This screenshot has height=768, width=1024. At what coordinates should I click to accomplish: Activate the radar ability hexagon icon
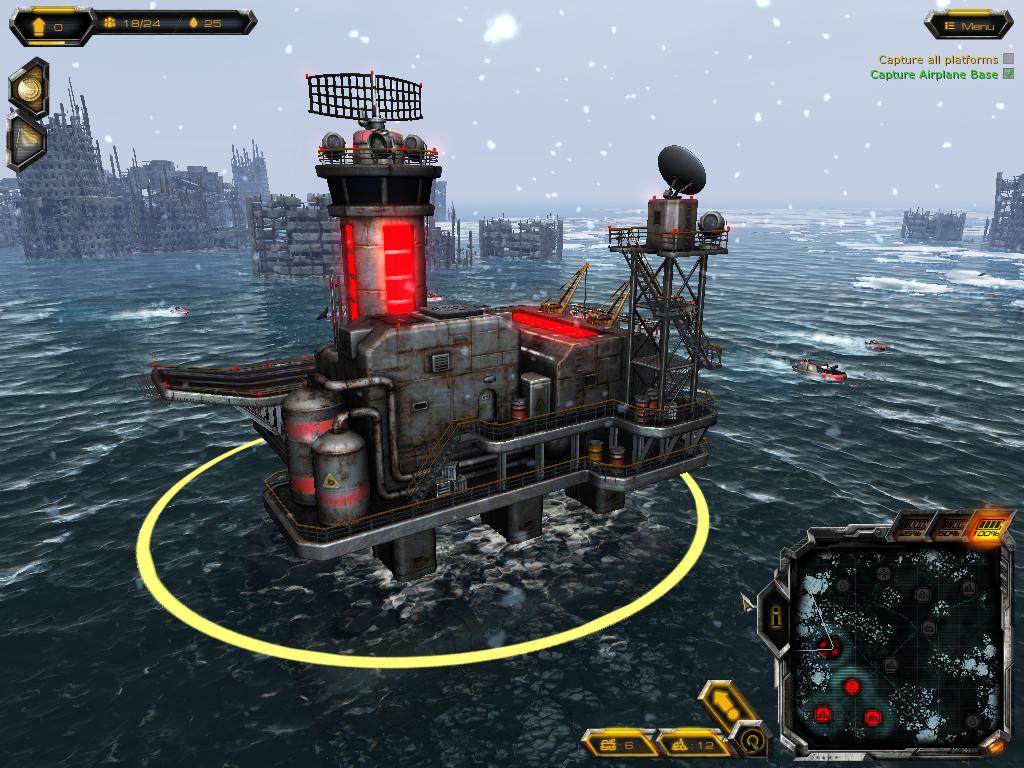[x=28, y=88]
